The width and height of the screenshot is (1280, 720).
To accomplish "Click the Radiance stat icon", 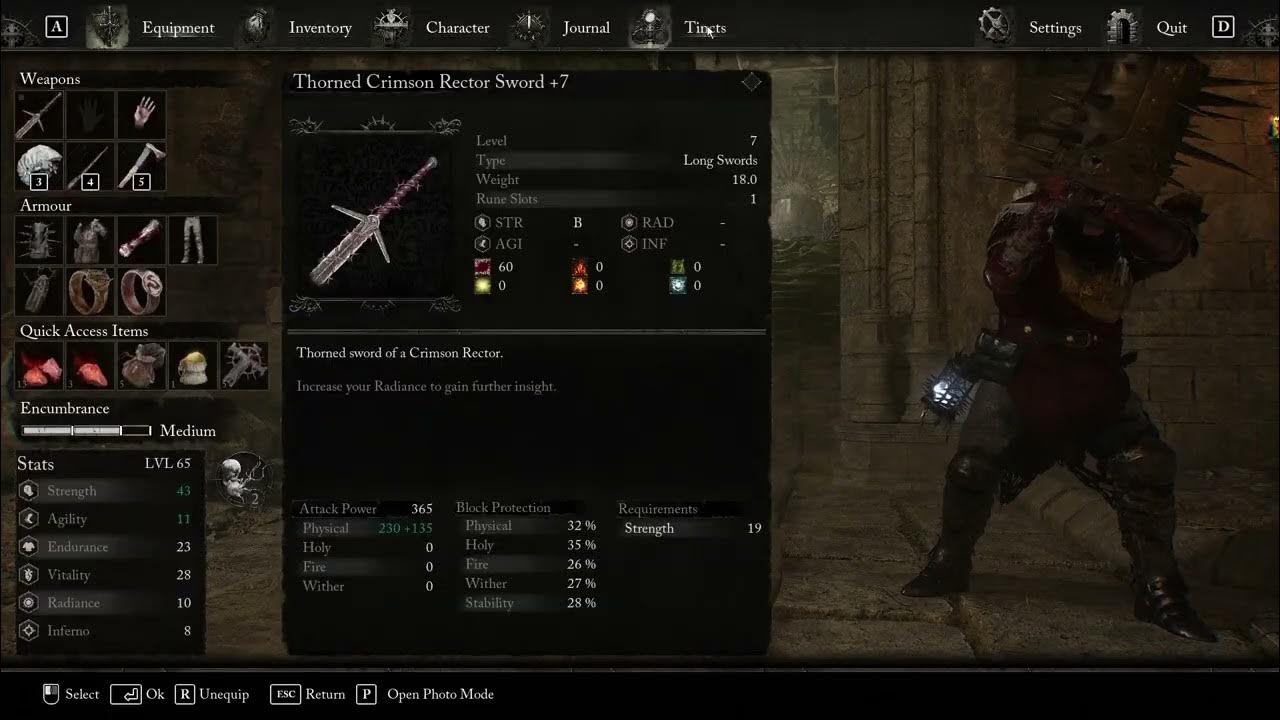I will click(x=27, y=602).
